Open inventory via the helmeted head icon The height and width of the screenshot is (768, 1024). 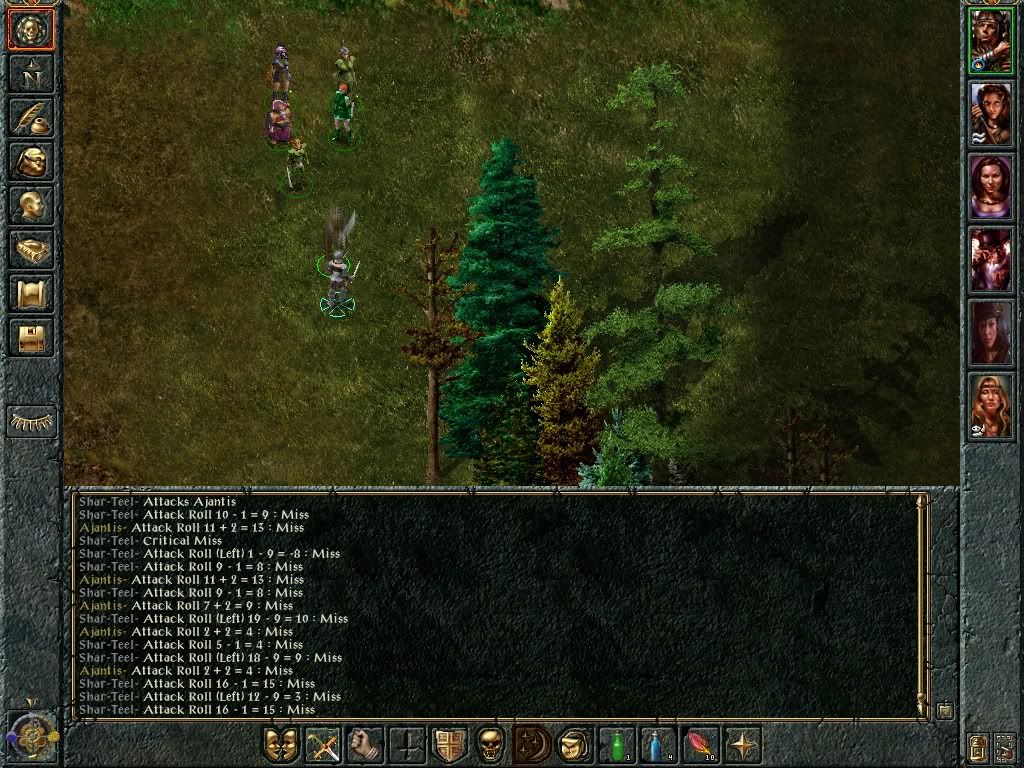[31, 161]
